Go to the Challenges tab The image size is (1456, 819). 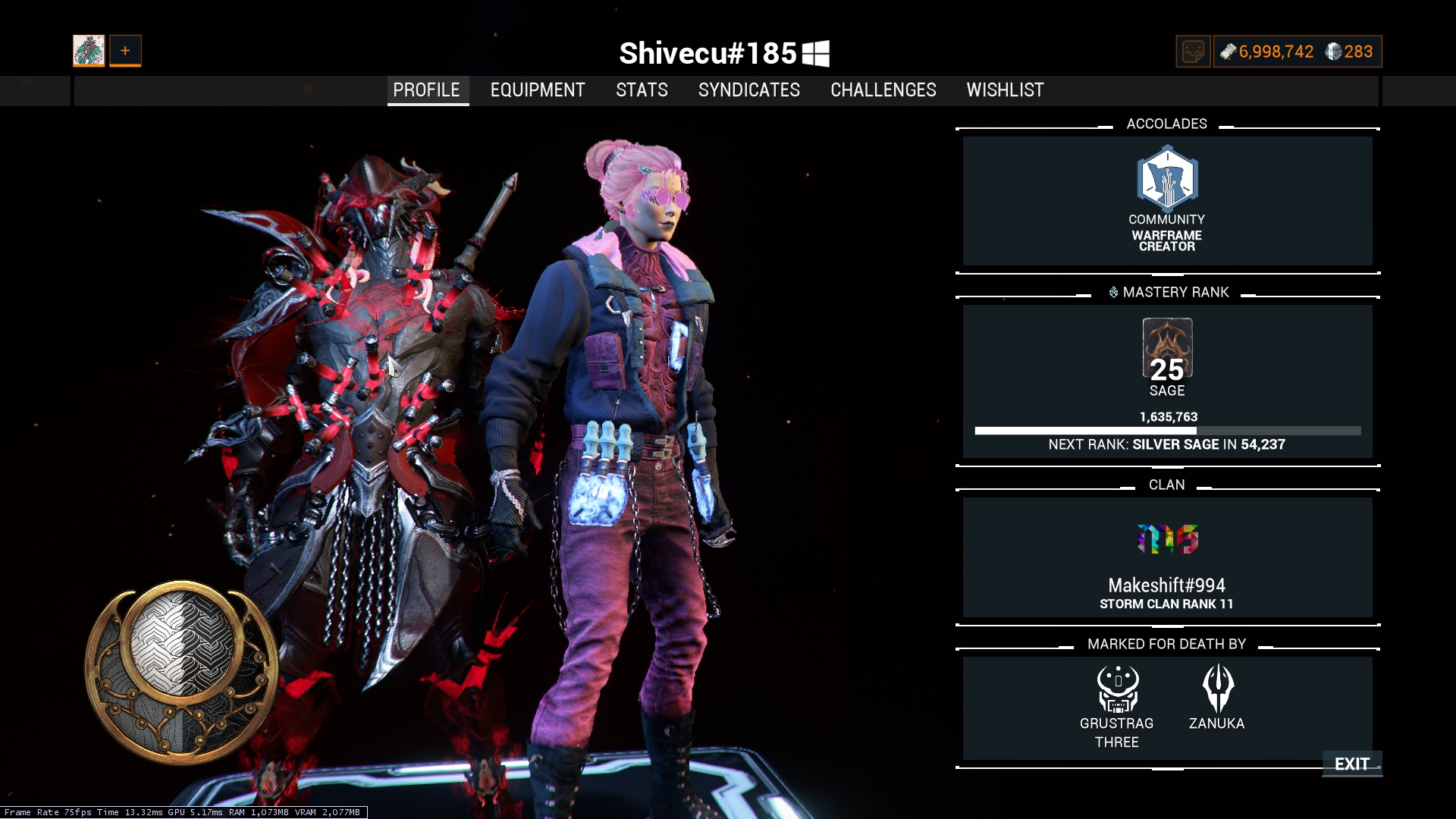tap(883, 90)
